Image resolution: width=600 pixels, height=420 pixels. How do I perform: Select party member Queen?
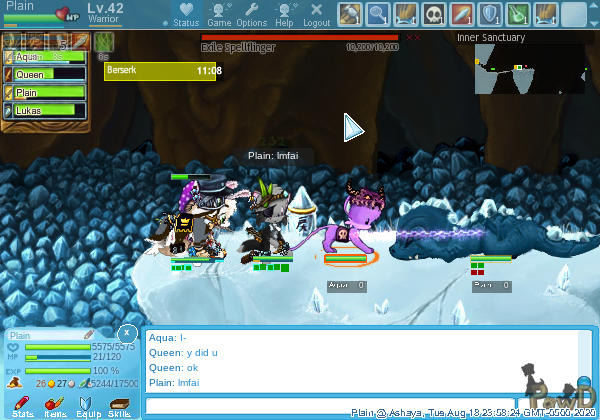click(45, 74)
